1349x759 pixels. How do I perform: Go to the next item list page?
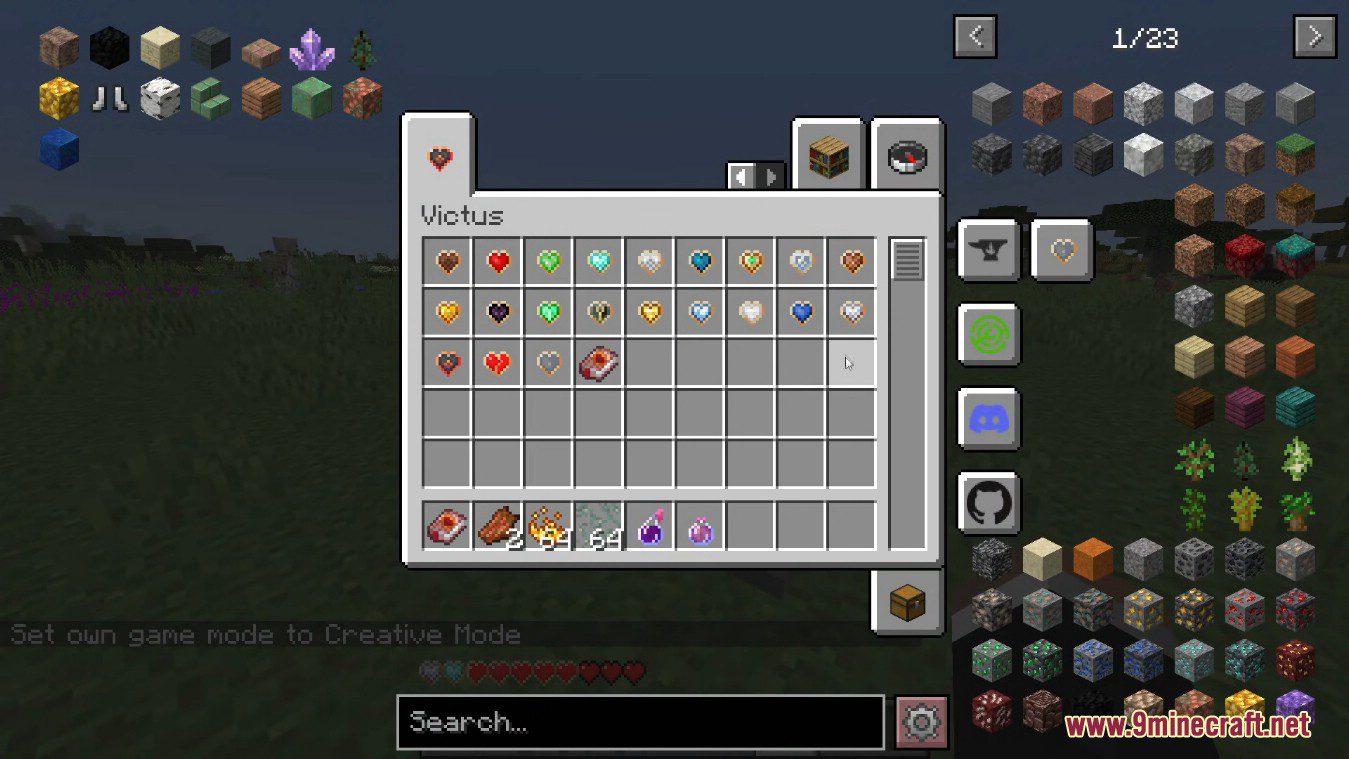click(x=1314, y=38)
